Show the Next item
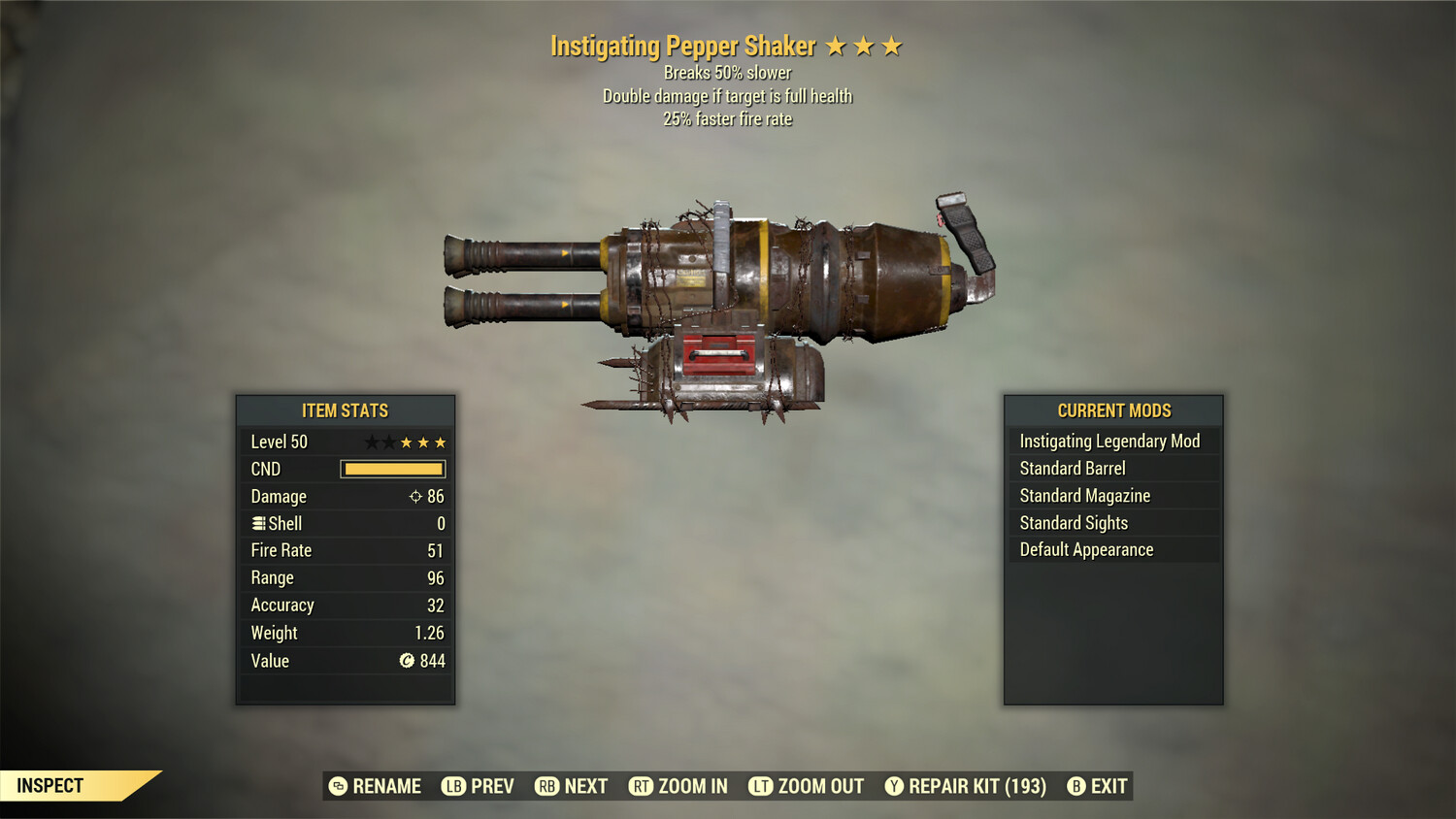 [x=572, y=786]
